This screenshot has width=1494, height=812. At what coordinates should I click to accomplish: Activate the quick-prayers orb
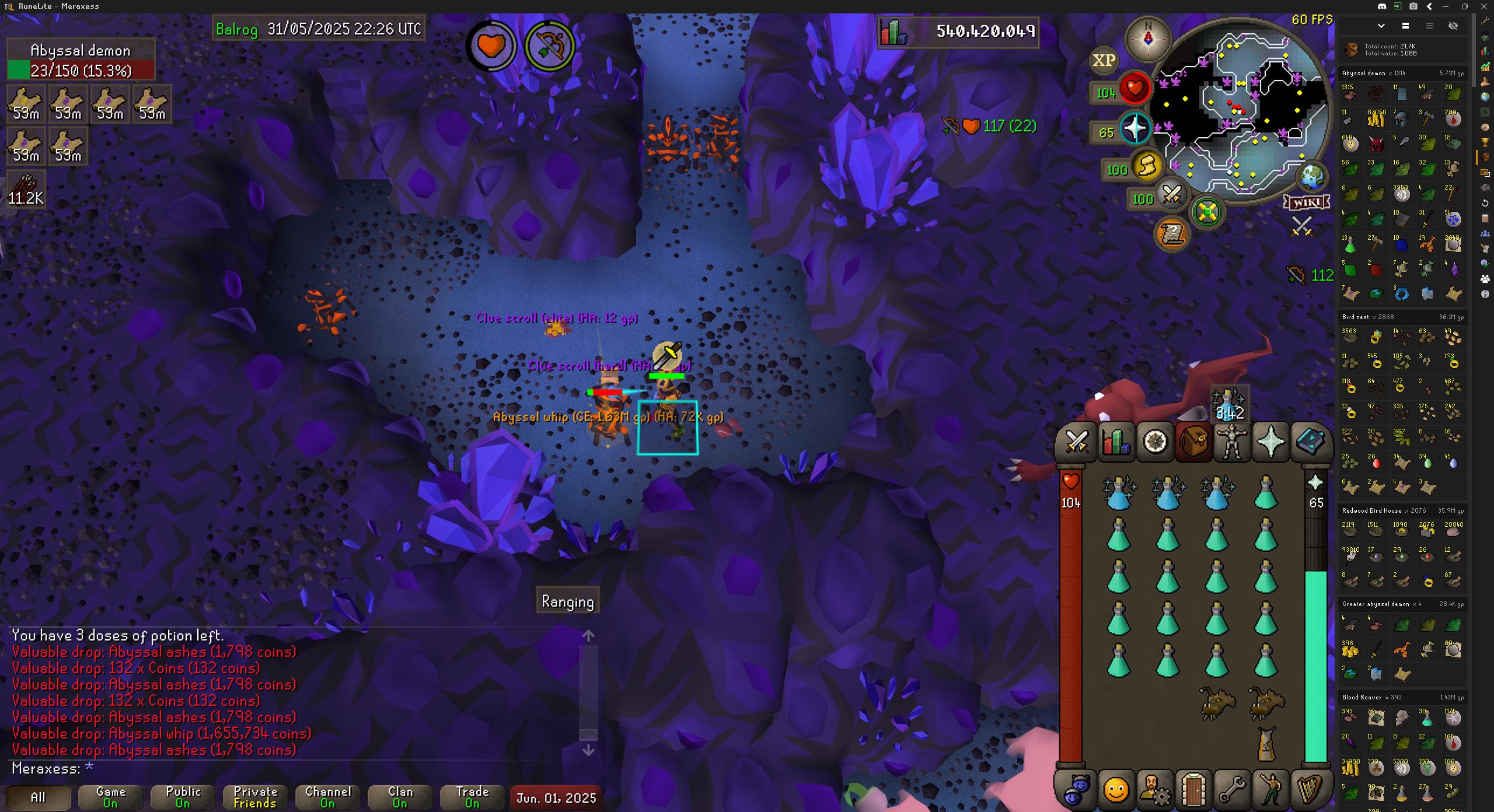click(x=1135, y=129)
